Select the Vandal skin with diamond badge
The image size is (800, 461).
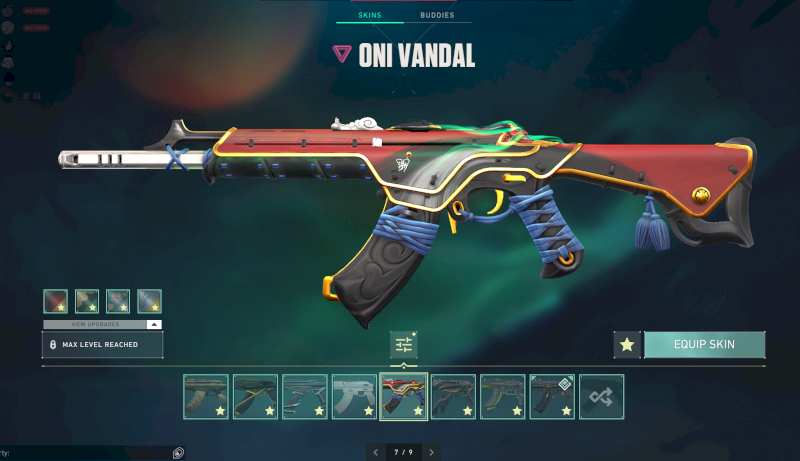(552, 397)
